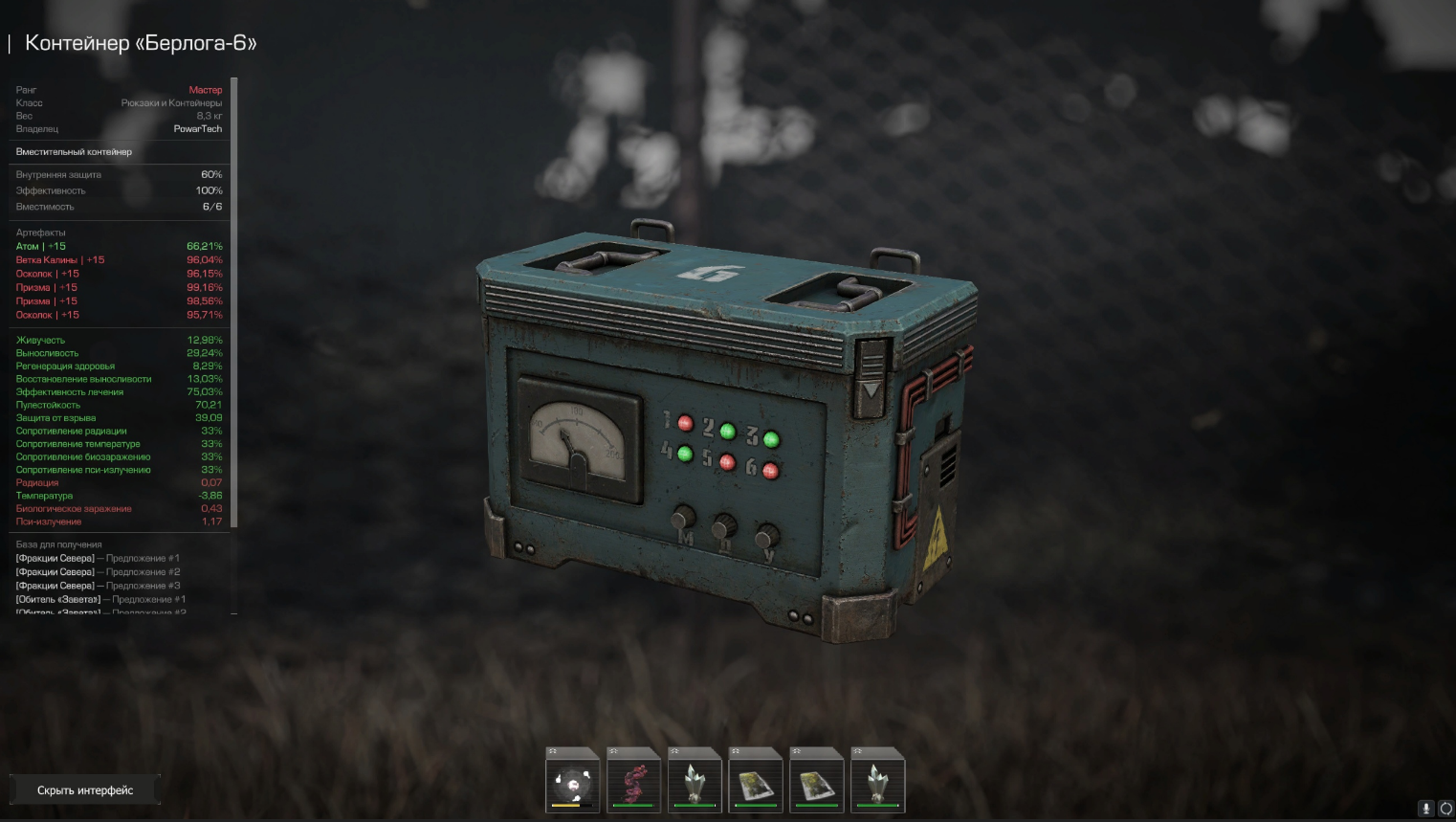1456x822 pixels.
Task: Select the red Ветка Калины artifact slot
Action: [x=633, y=781]
